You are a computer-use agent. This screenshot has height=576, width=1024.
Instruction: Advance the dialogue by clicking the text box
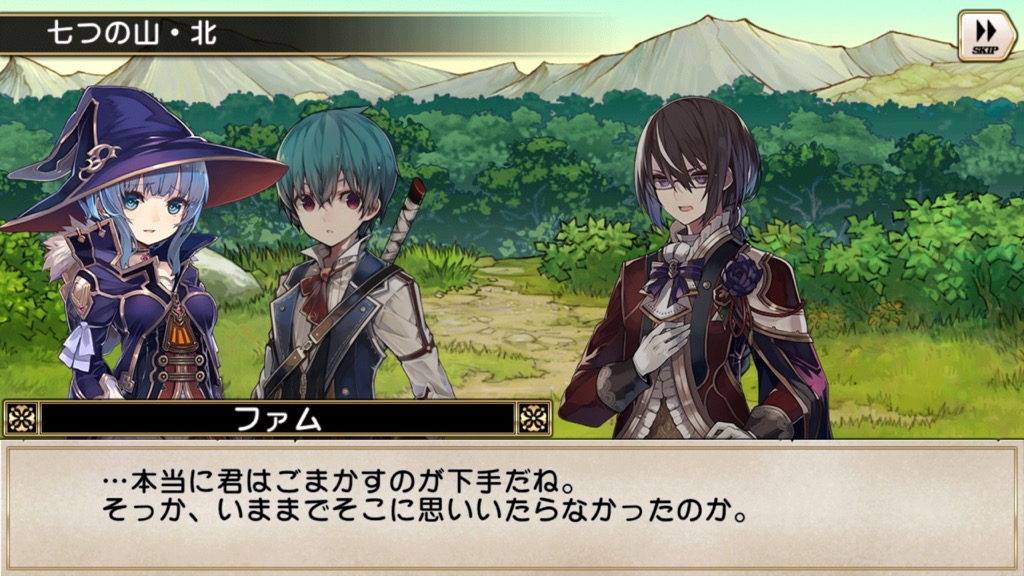tap(512, 505)
